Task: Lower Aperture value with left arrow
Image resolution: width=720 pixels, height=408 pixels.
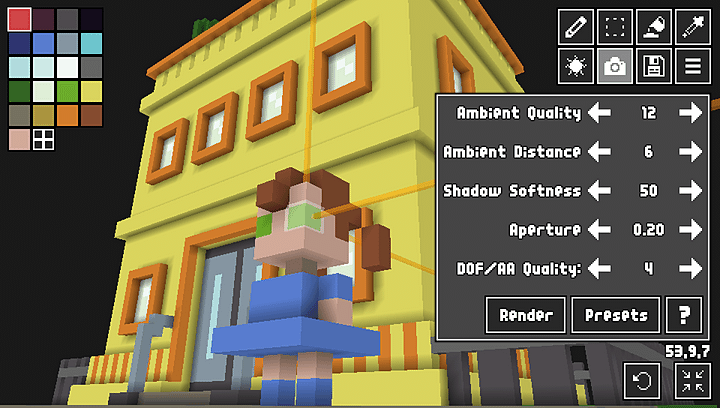Action: point(599,229)
